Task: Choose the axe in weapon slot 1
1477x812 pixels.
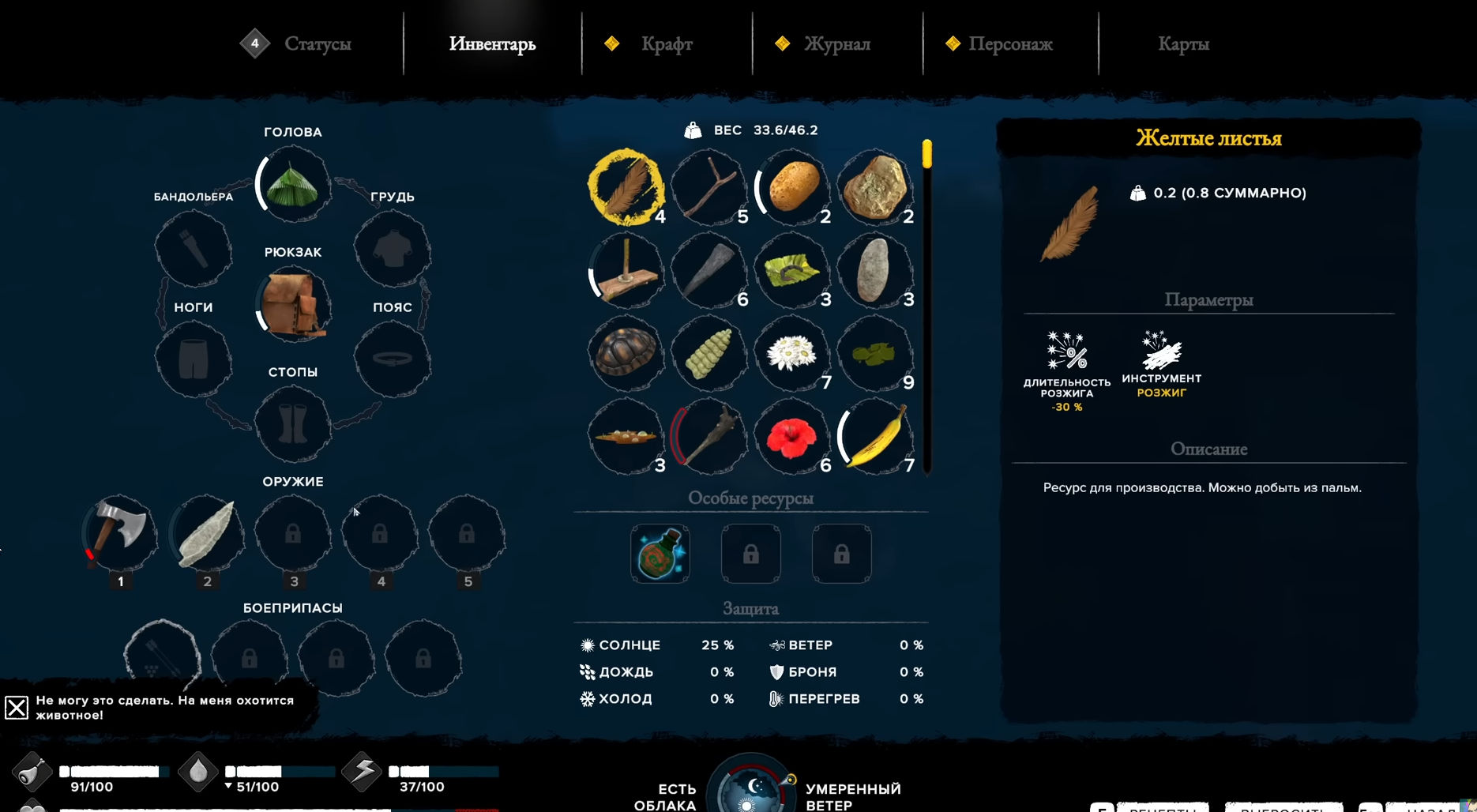Action: pos(120,532)
